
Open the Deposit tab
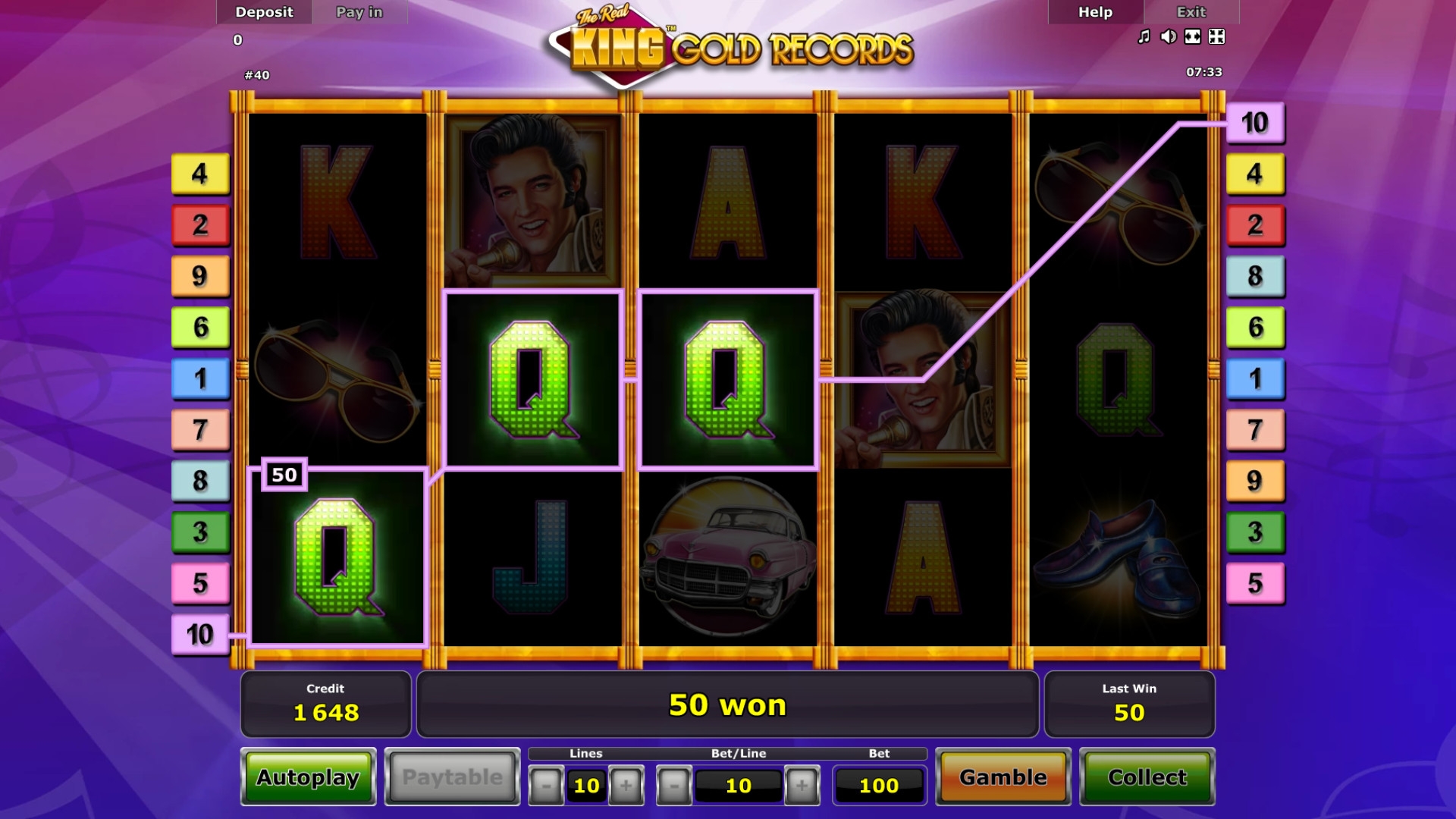(x=264, y=12)
